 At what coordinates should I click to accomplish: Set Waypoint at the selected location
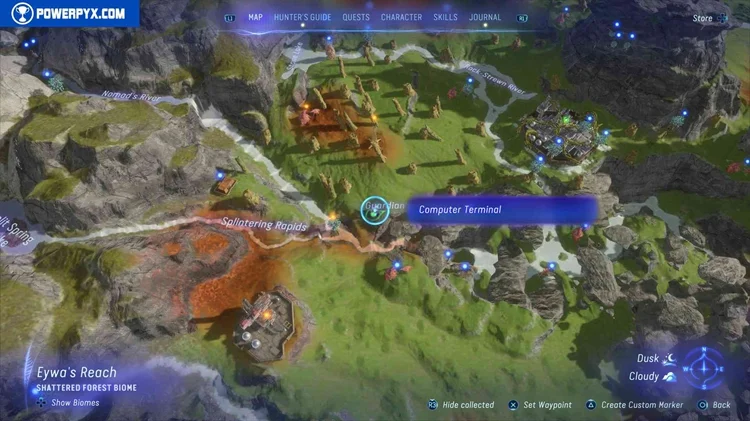tap(540, 405)
